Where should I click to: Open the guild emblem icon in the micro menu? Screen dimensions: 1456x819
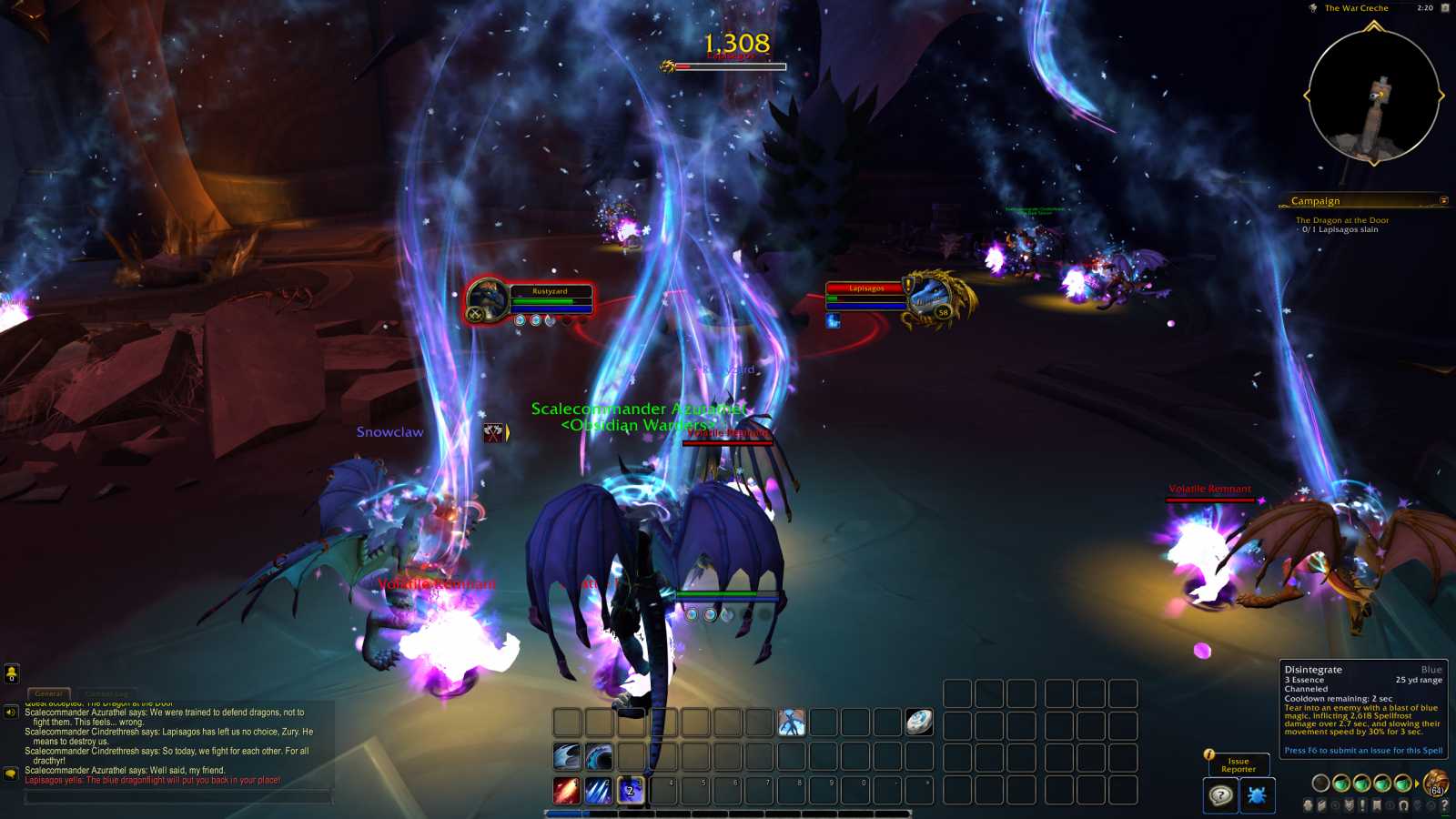1350,804
